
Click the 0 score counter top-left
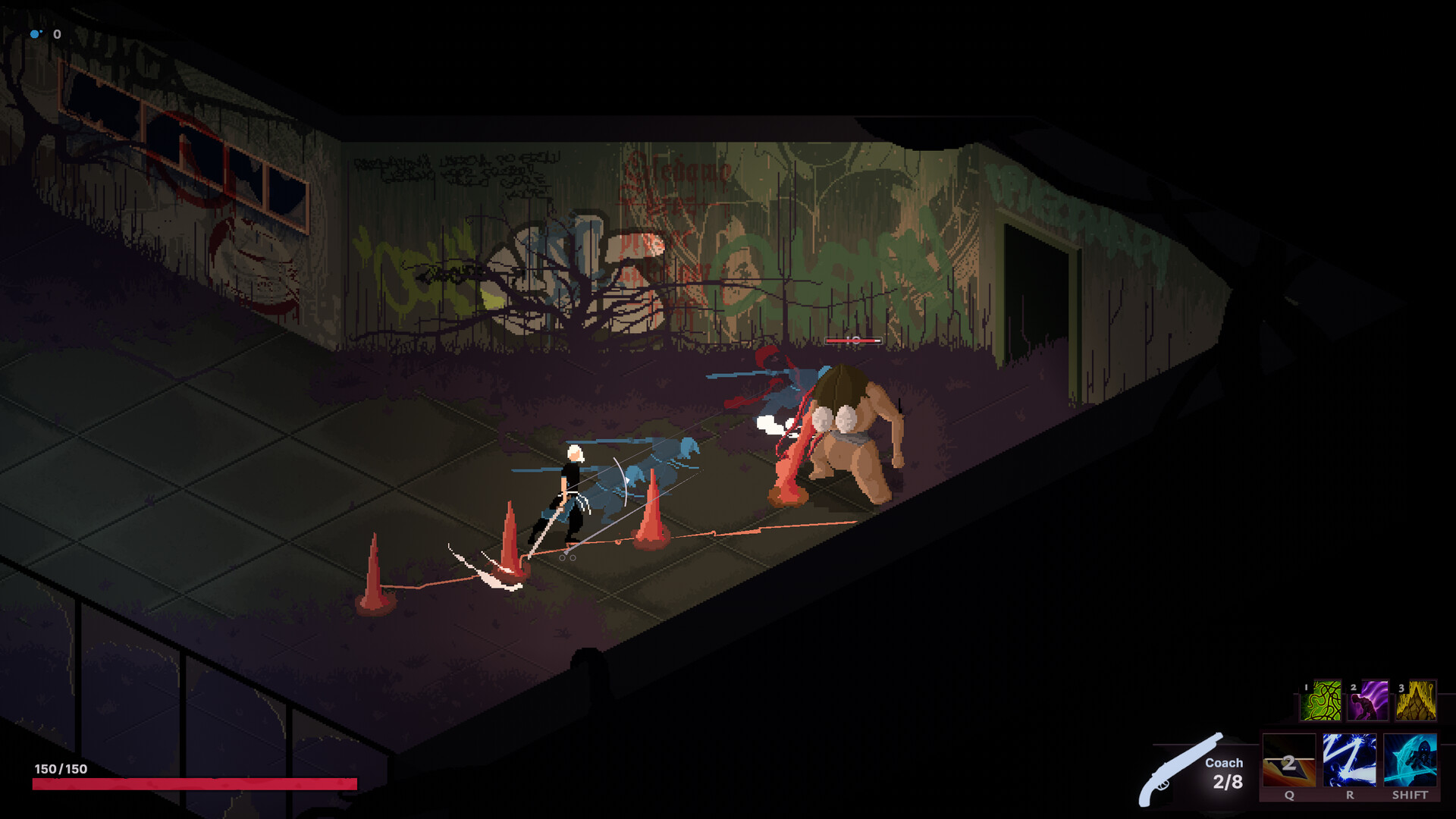55,33
